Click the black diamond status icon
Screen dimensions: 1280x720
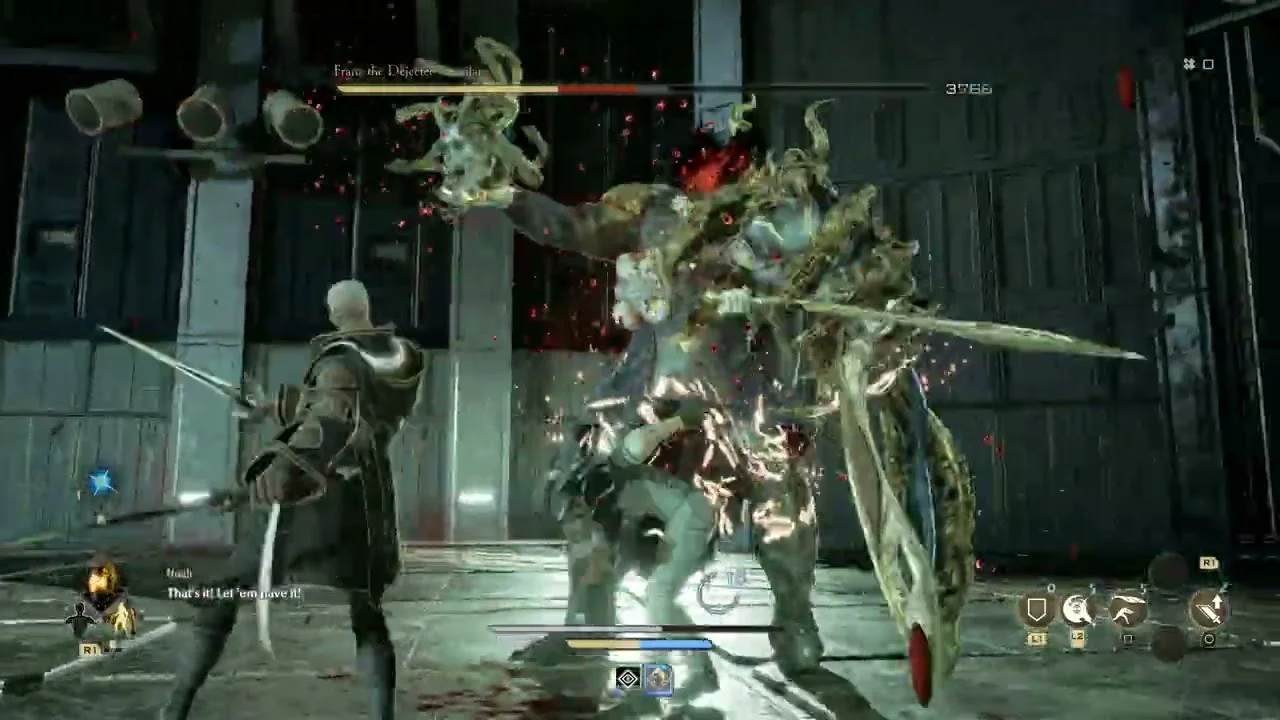[628, 680]
